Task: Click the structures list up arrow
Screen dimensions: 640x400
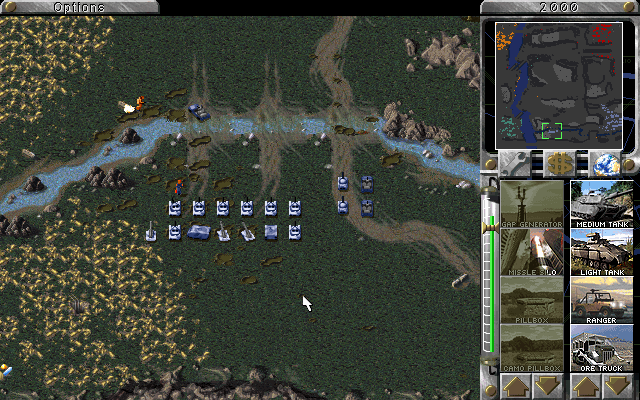Action: tap(515, 386)
